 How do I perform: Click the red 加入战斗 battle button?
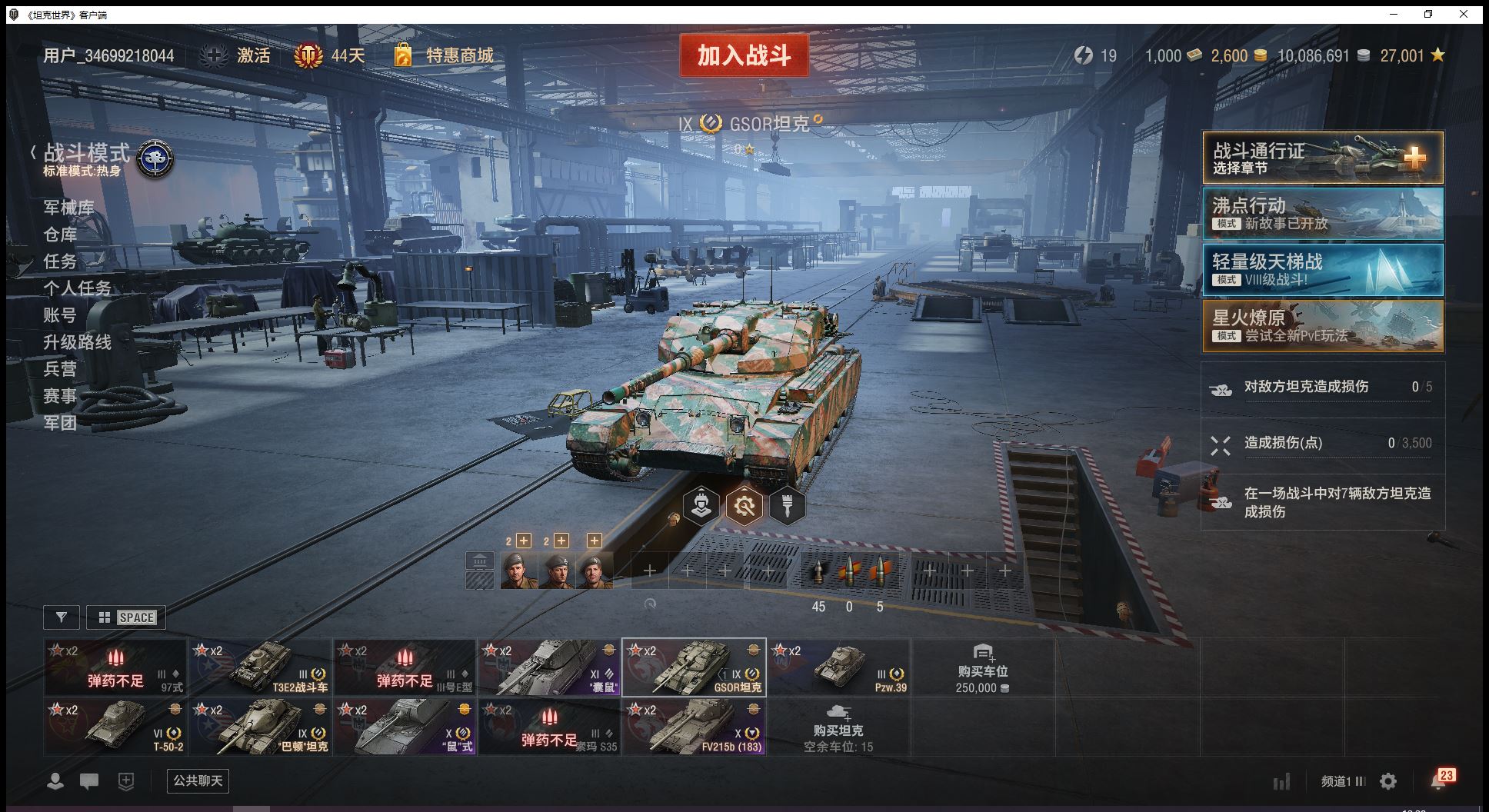point(744,55)
